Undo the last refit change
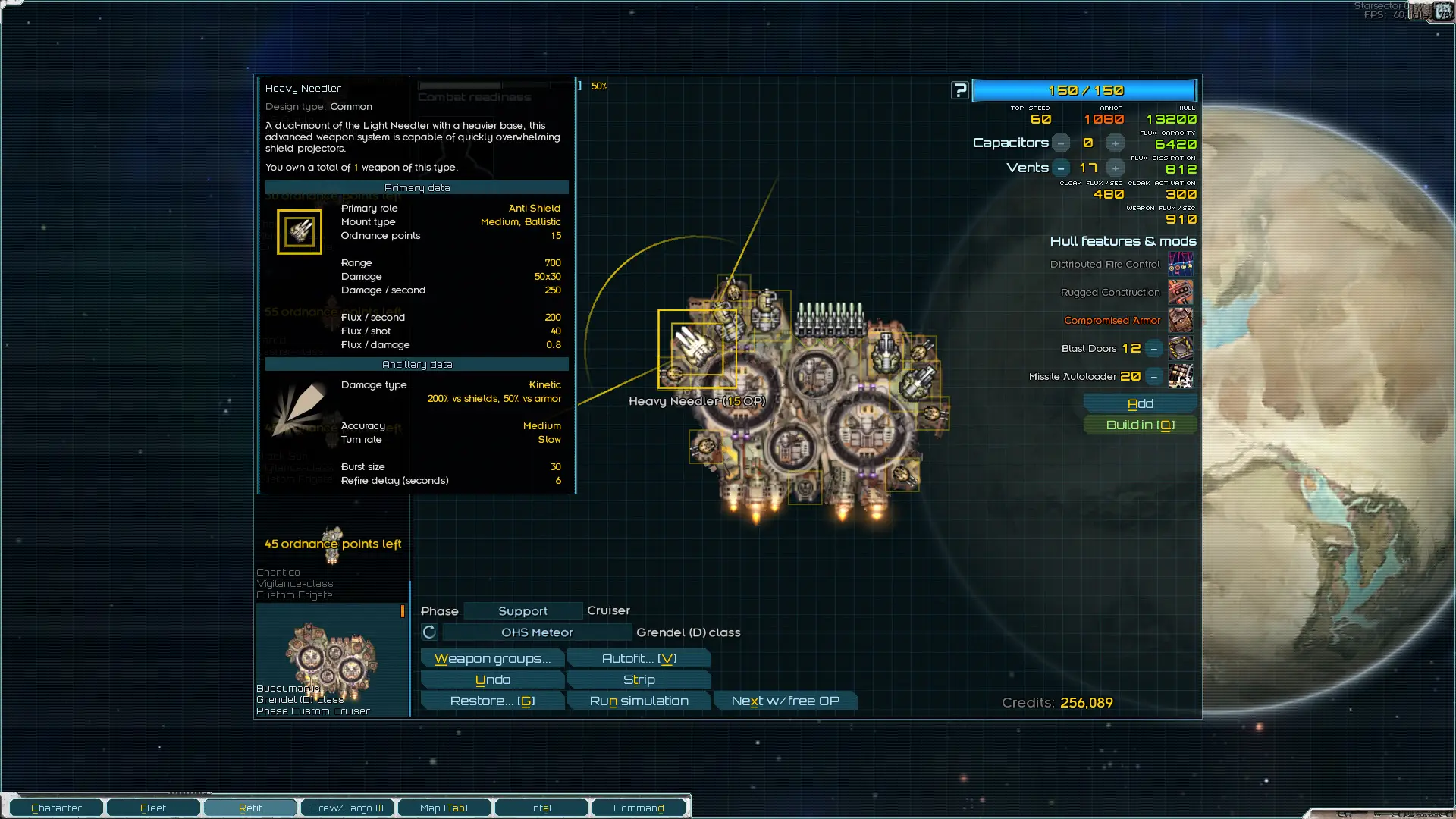The height and width of the screenshot is (819, 1456). (492, 679)
